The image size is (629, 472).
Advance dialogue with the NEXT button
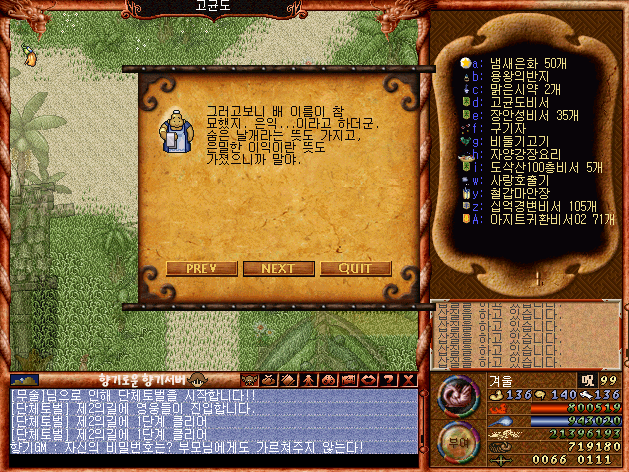[278, 268]
